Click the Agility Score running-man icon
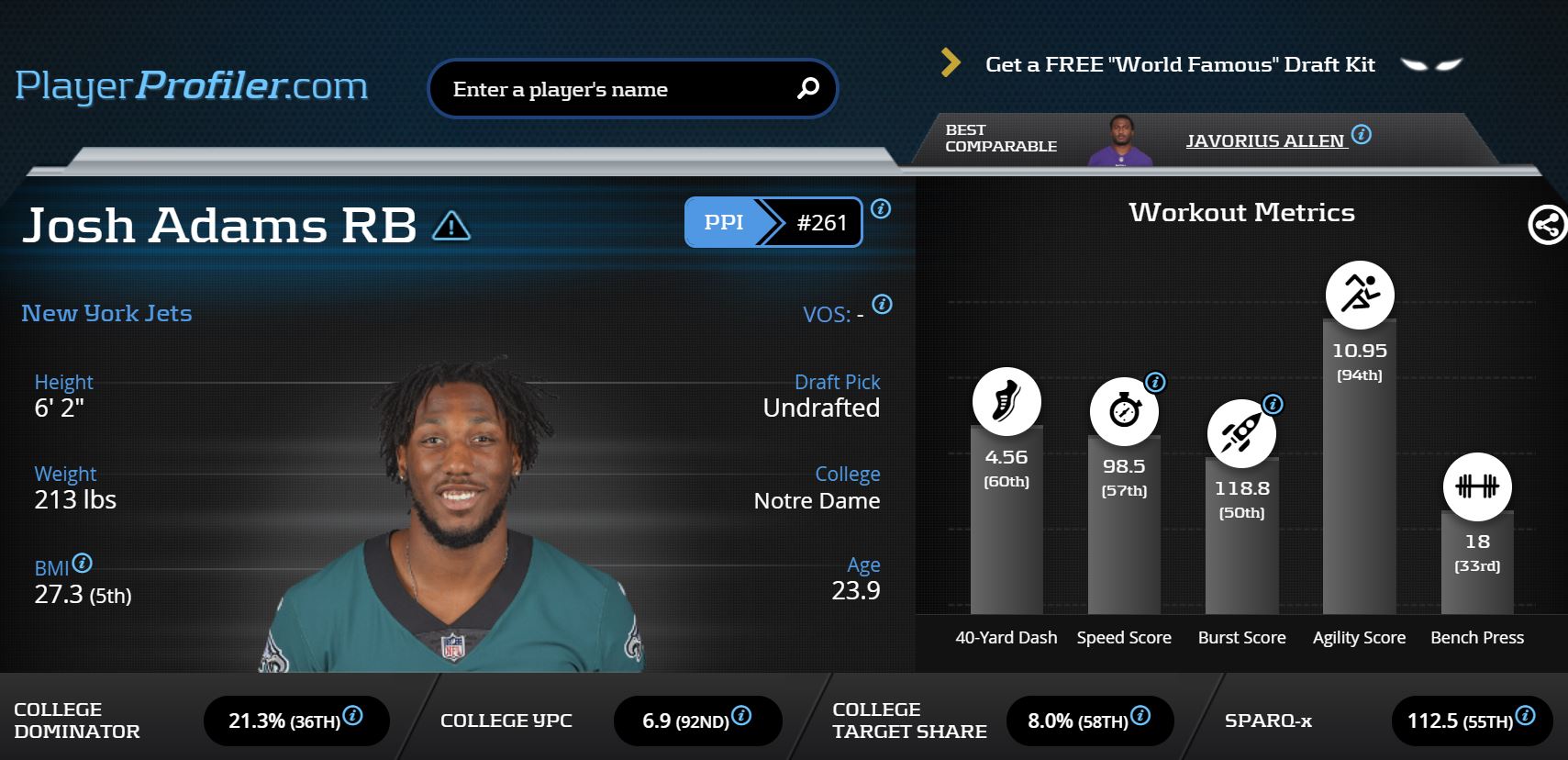This screenshot has width=1568, height=760. point(1360,295)
